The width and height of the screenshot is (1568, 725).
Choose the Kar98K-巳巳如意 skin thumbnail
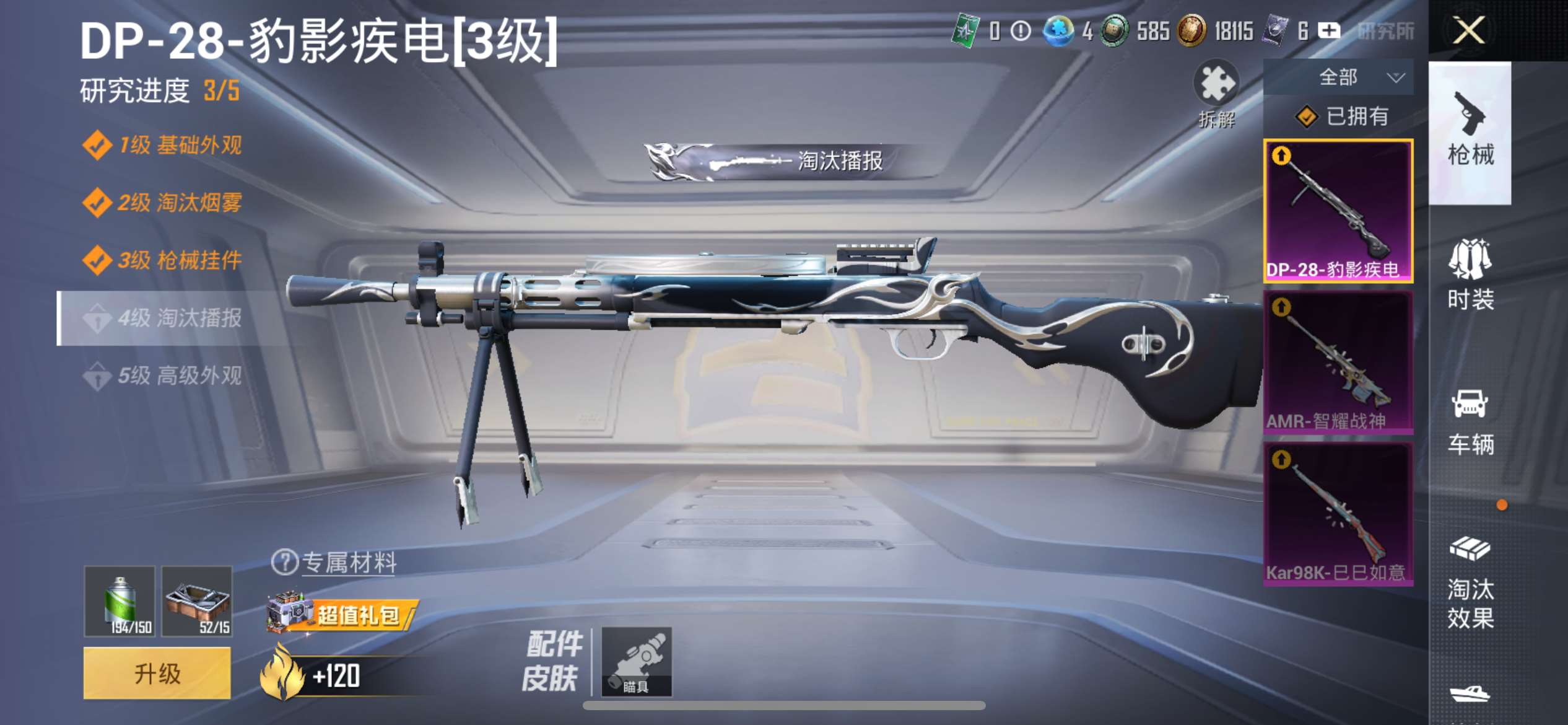click(x=1338, y=514)
